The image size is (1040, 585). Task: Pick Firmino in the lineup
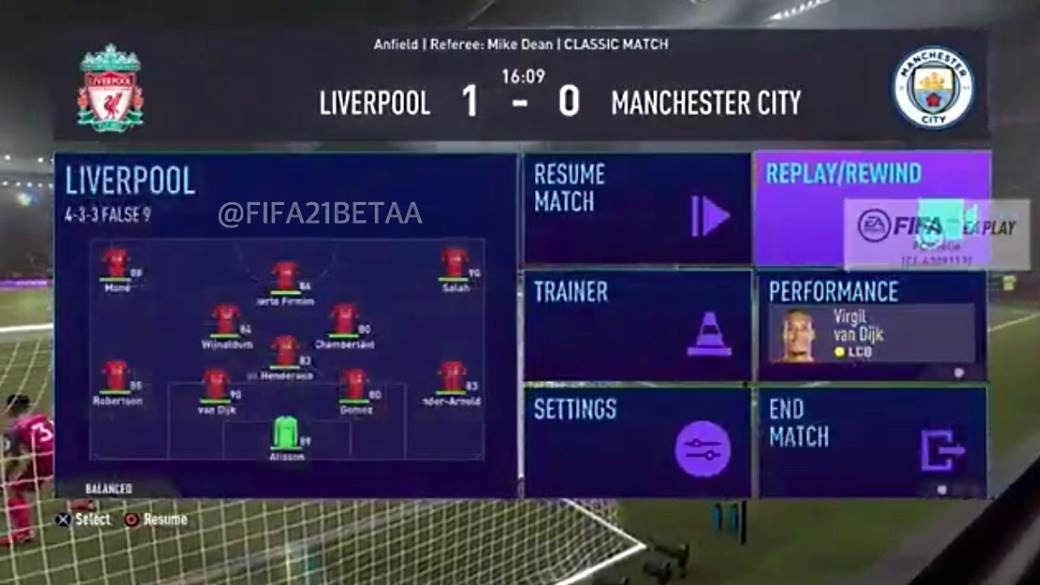coord(286,275)
